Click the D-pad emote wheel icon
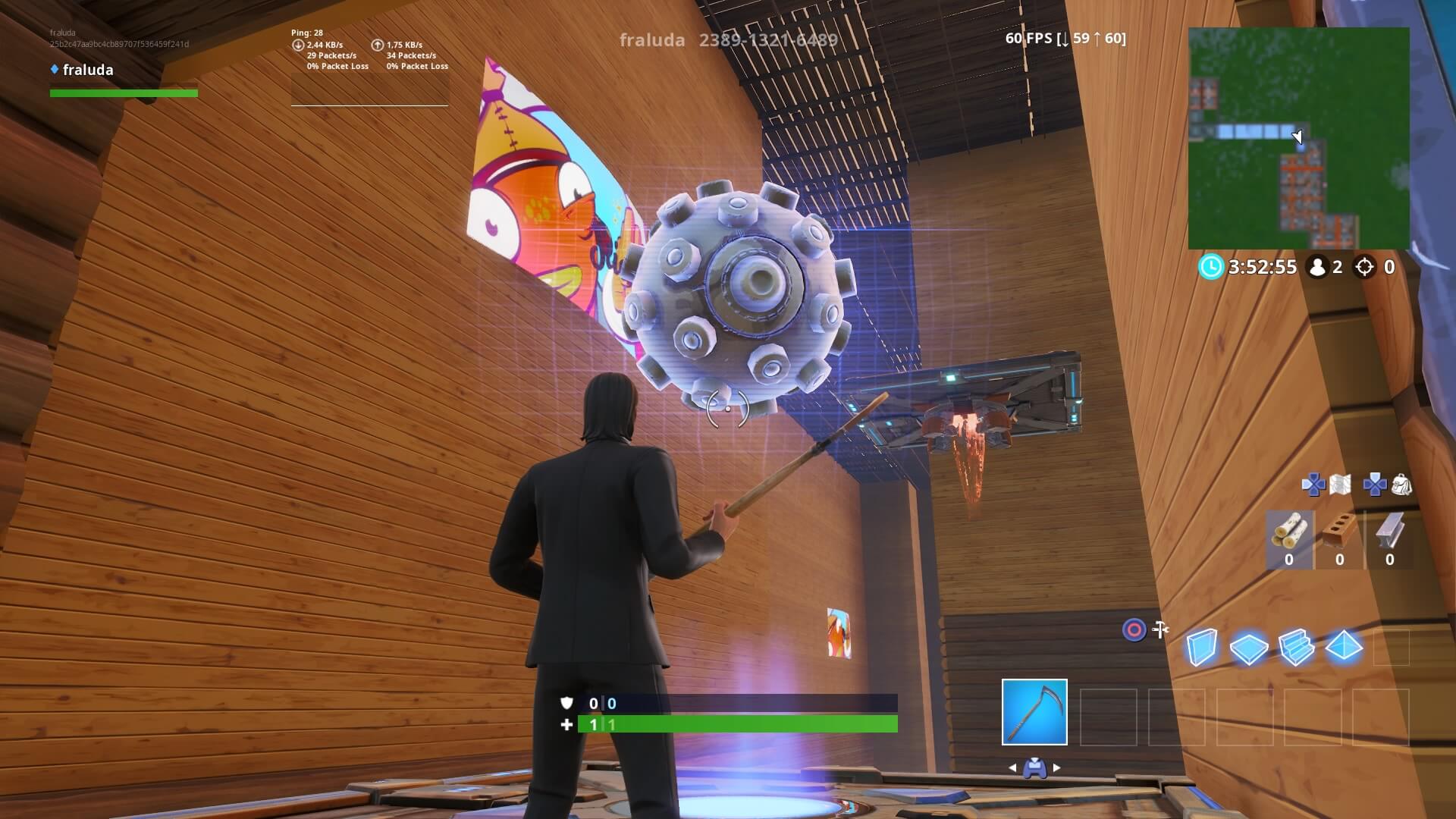 tap(1314, 484)
